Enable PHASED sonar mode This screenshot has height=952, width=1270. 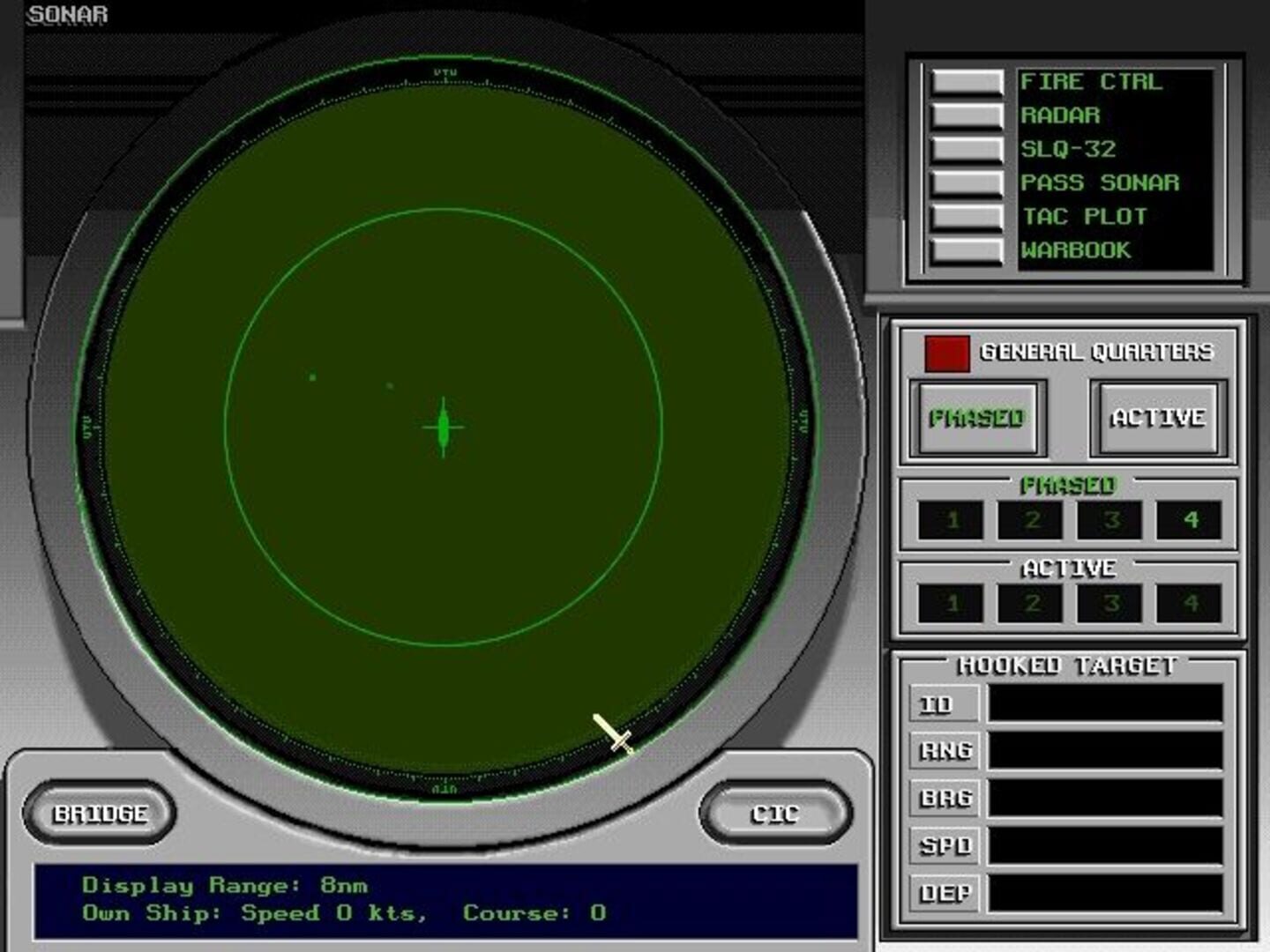976,416
